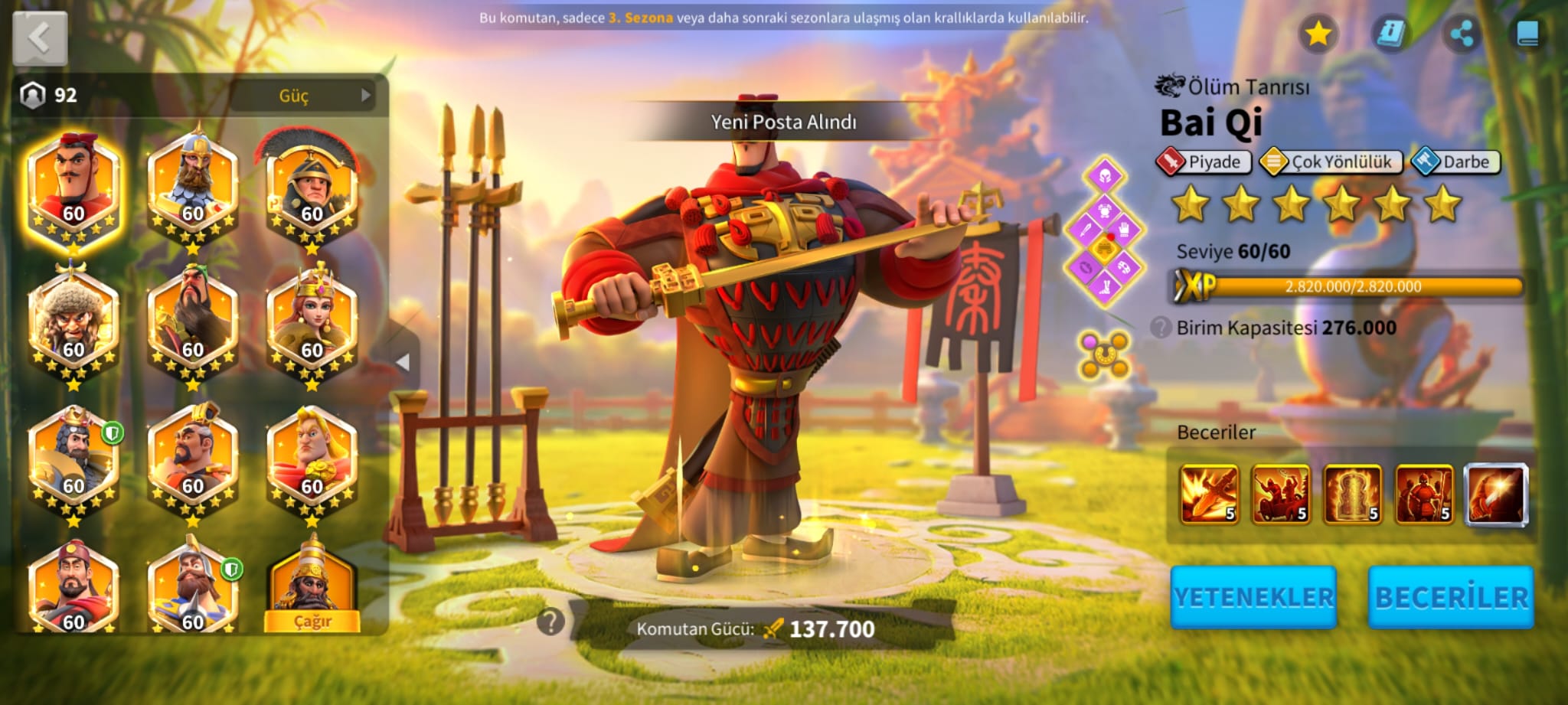This screenshot has height=705, width=1568.
Task: Open the YETENEKLER talents page
Action: pyautogui.click(x=1253, y=597)
